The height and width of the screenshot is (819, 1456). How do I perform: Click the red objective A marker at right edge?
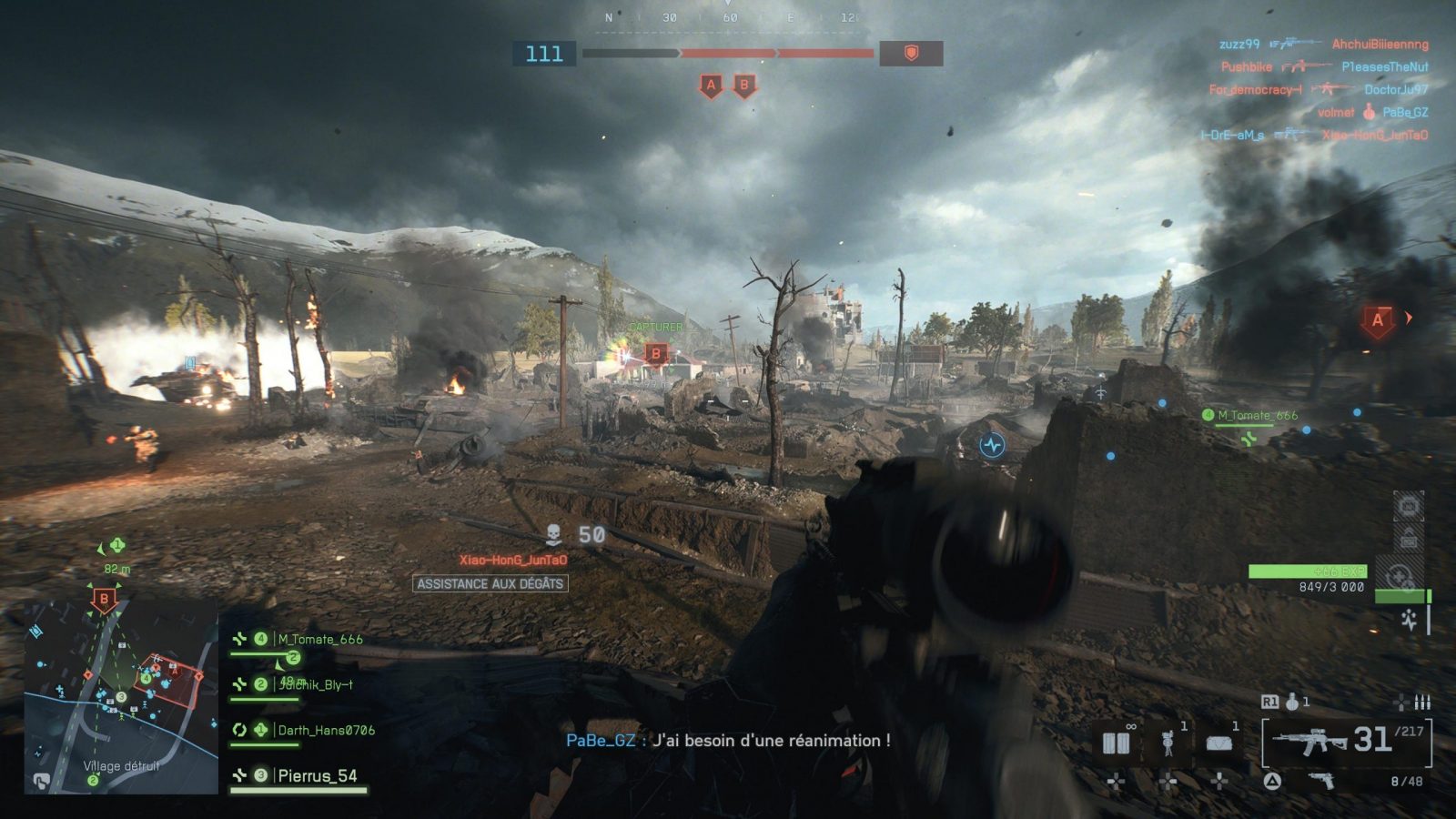tap(1378, 321)
